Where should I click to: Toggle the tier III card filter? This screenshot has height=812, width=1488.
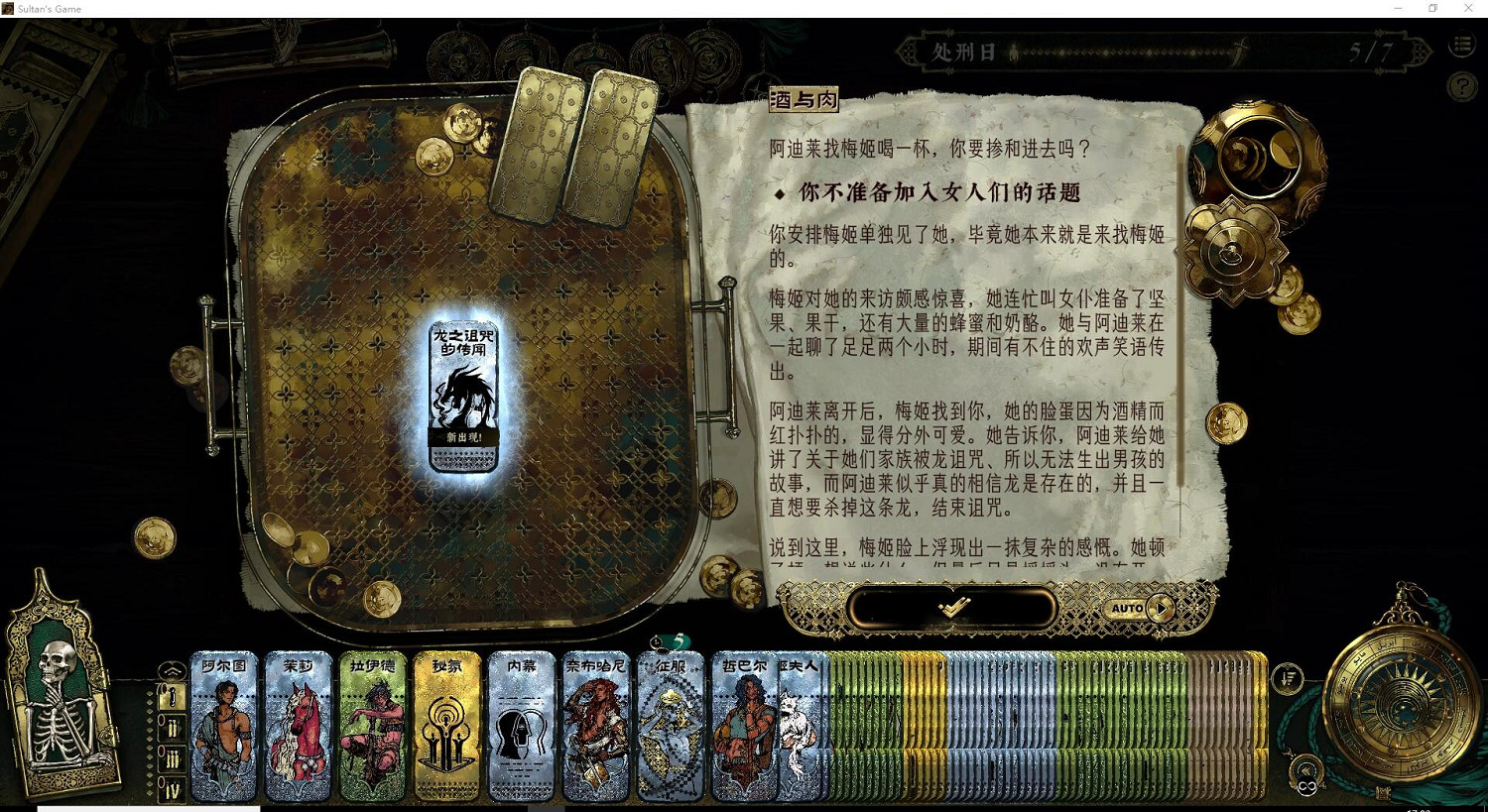click(x=171, y=758)
